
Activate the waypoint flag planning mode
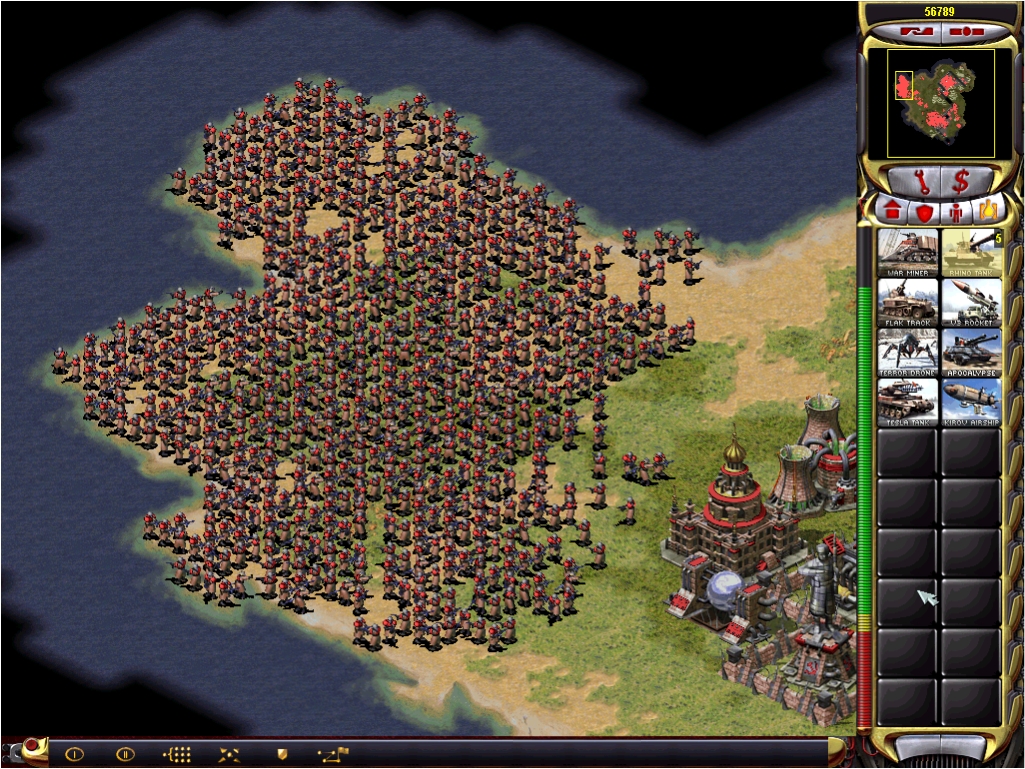click(x=333, y=754)
